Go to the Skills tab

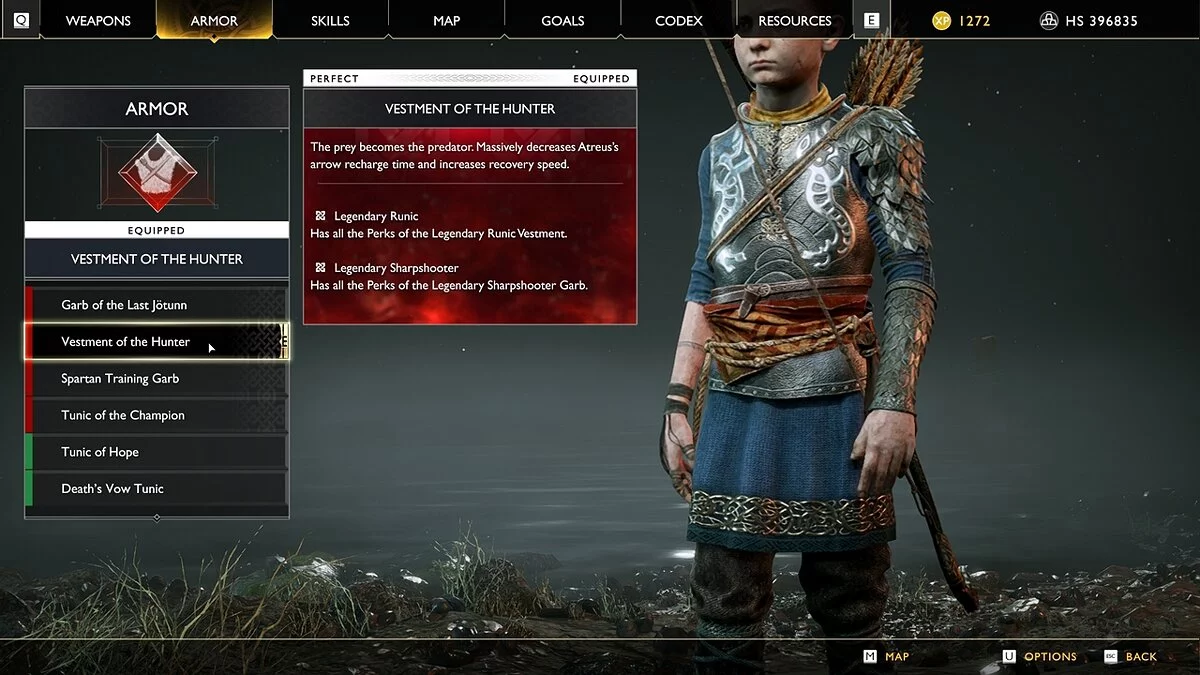[330, 21]
